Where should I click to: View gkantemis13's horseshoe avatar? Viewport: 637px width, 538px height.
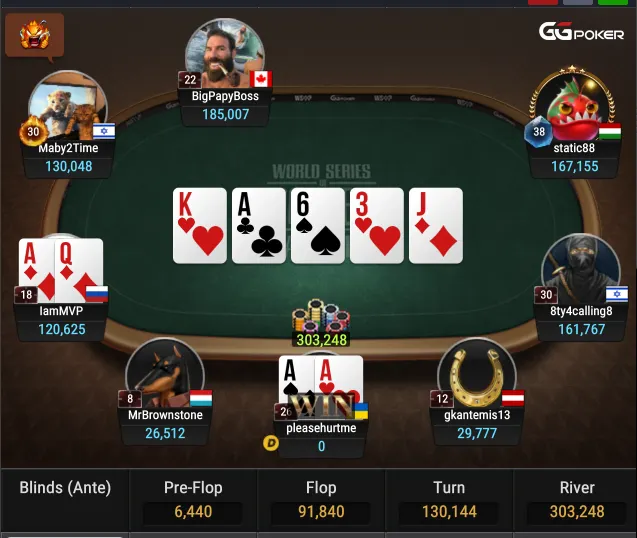[x=476, y=375]
